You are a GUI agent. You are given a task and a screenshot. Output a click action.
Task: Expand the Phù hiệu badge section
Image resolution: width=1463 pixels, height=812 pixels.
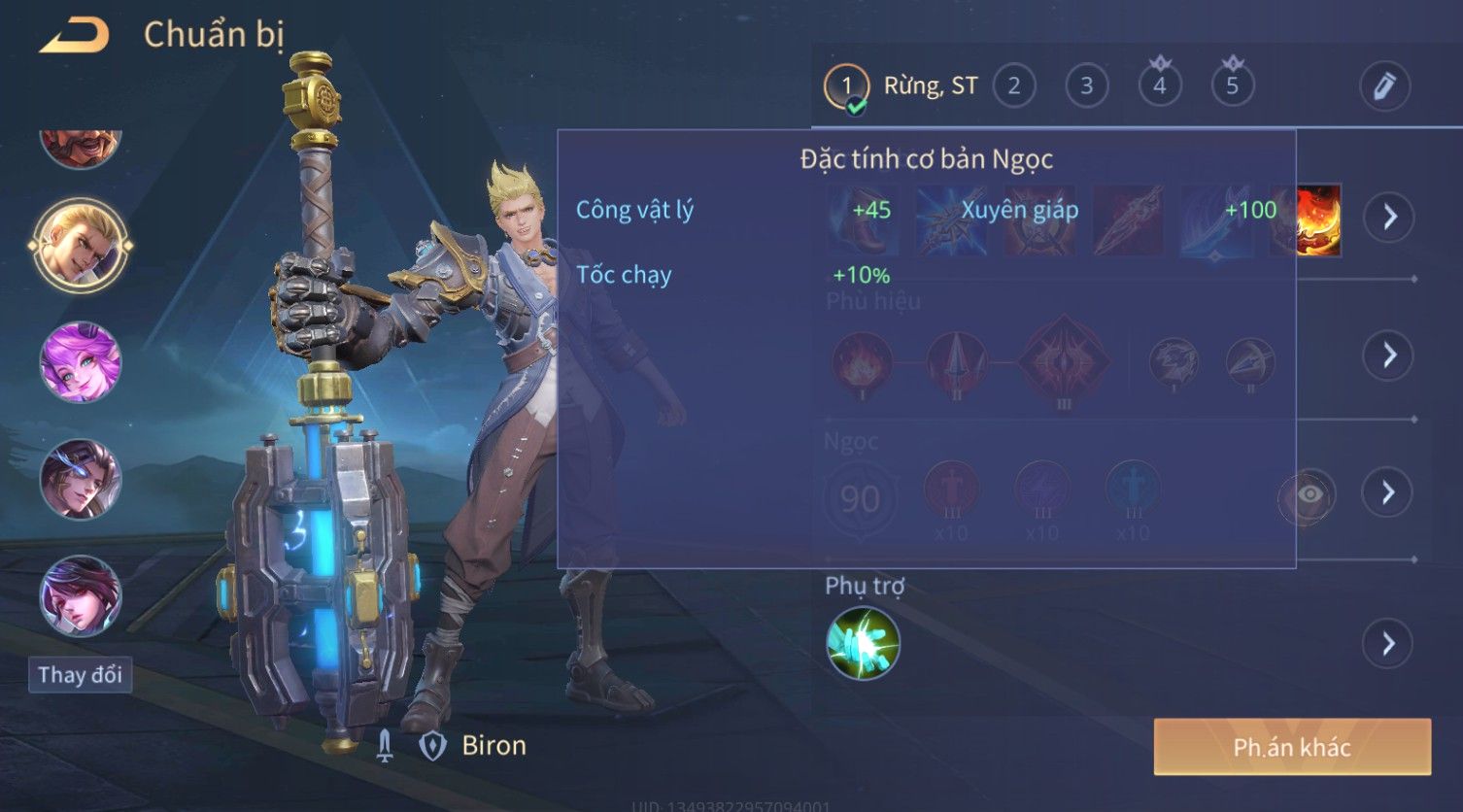pyautogui.click(x=1389, y=355)
